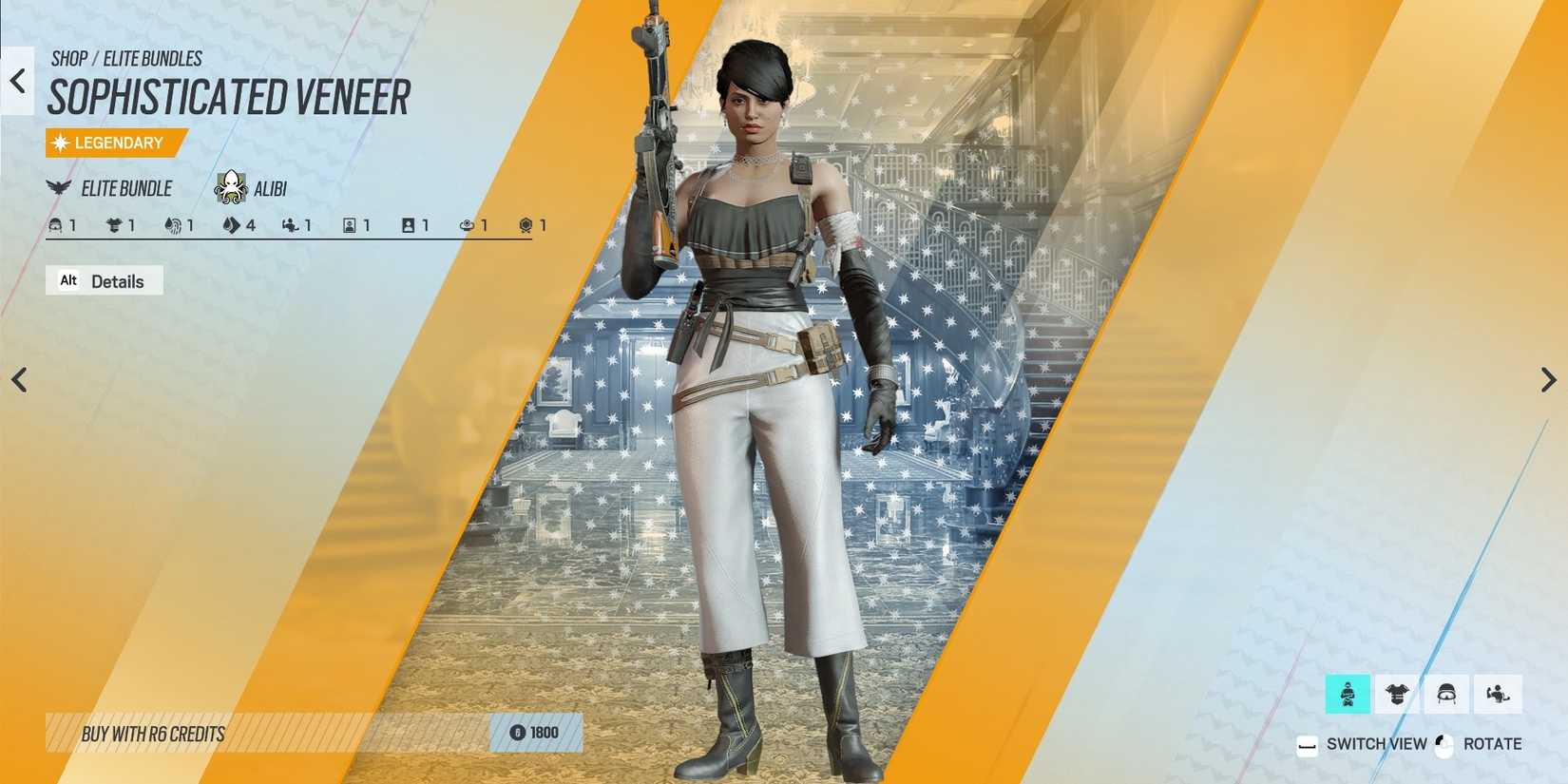Image resolution: width=1568 pixels, height=784 pixels.
Task: Click BUY WITH R6 CREDITS
Action: coord(152,734)
